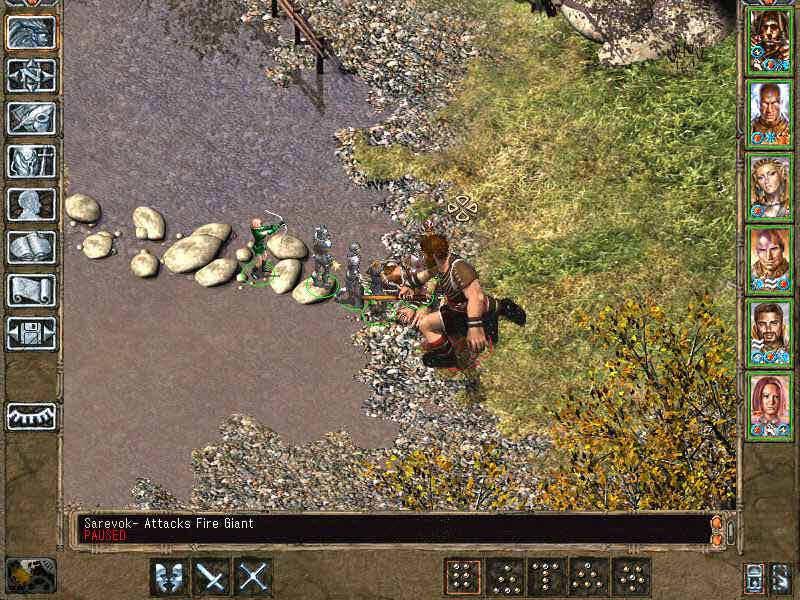This screenshot has height=600, width=800.
Task: Select the bald tan-skinned man's portrait
Action: tap(770, 113)
